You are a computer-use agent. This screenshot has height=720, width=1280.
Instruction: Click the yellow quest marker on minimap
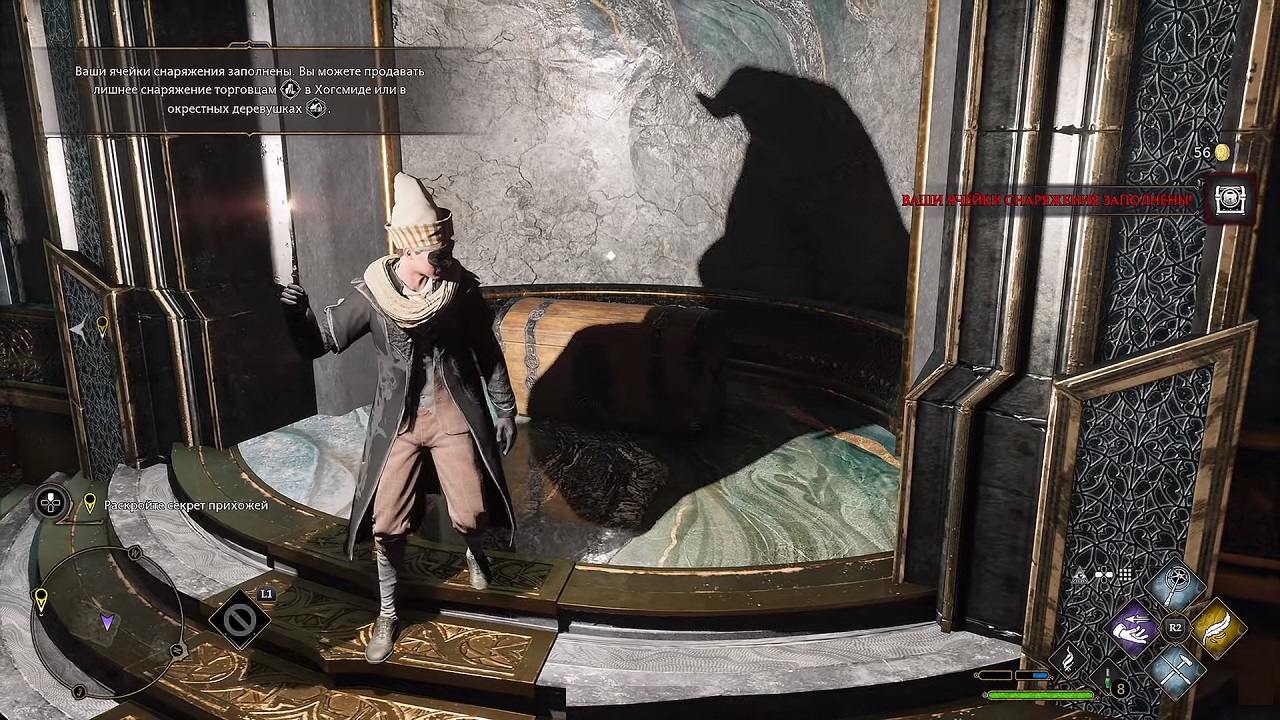(41, 599)
